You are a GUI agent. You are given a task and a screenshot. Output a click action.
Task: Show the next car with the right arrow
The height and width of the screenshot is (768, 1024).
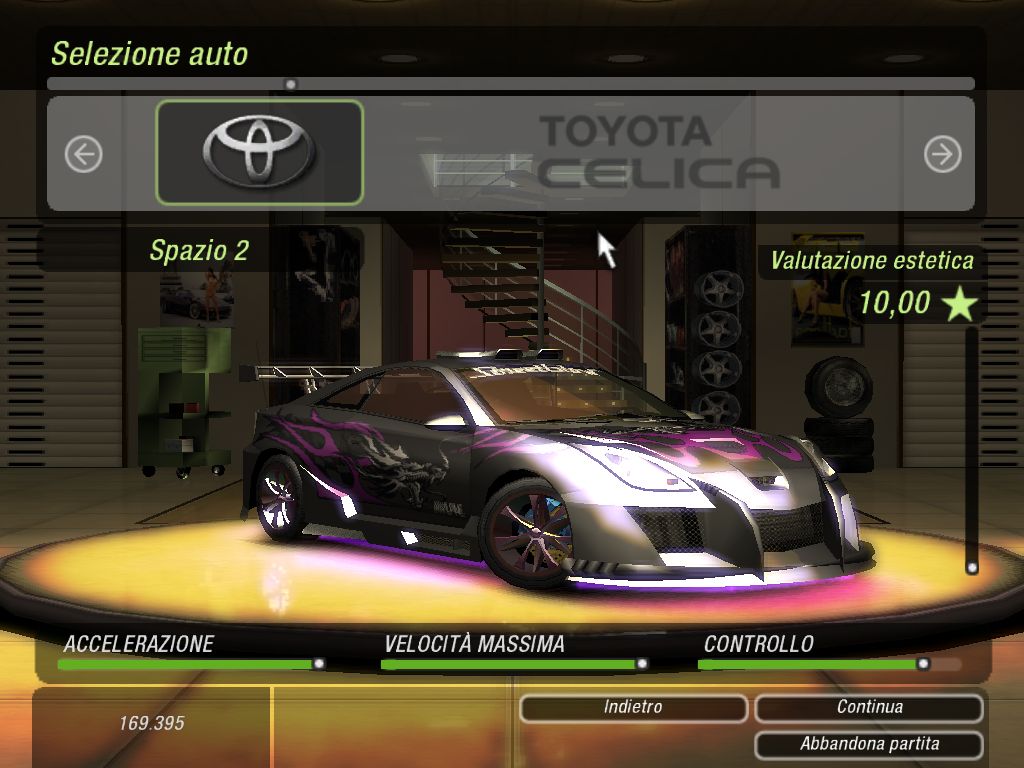tap(942, 154)
